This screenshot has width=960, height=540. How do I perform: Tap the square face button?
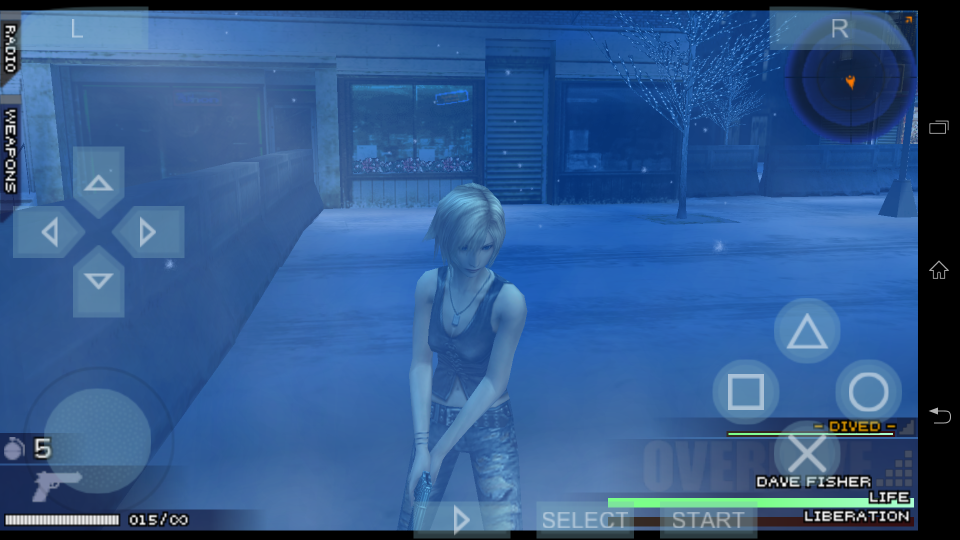pos(746,392)
